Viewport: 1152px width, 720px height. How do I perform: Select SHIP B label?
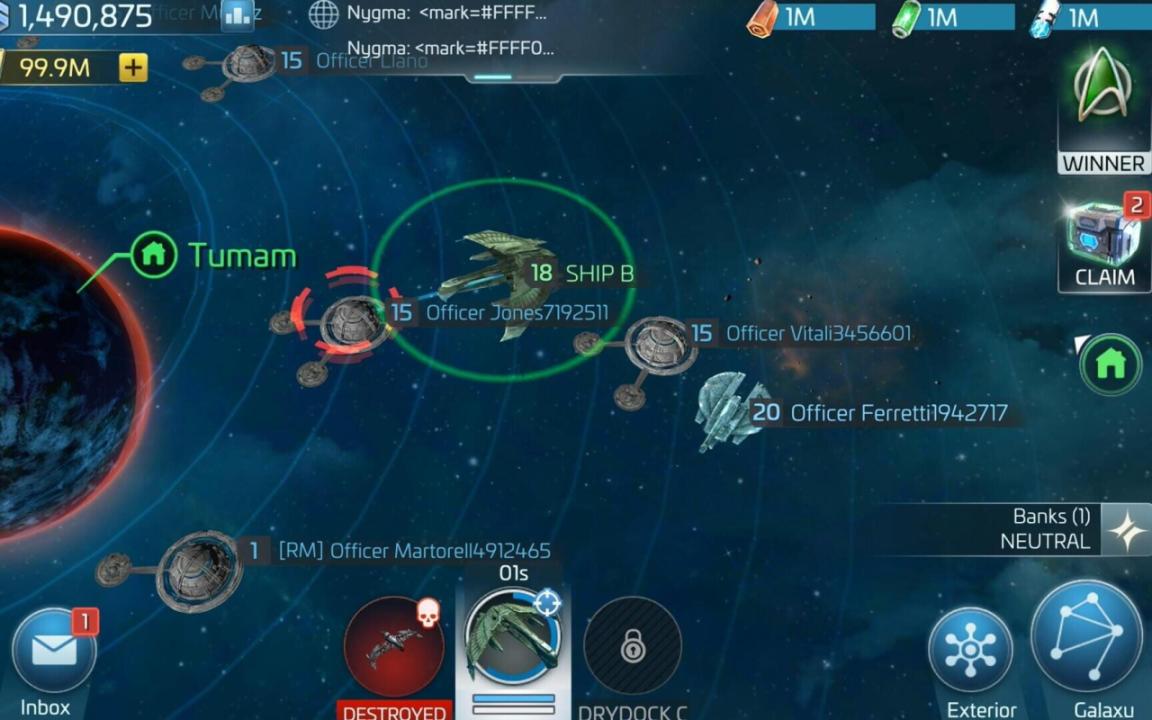(x=598, y=273)
